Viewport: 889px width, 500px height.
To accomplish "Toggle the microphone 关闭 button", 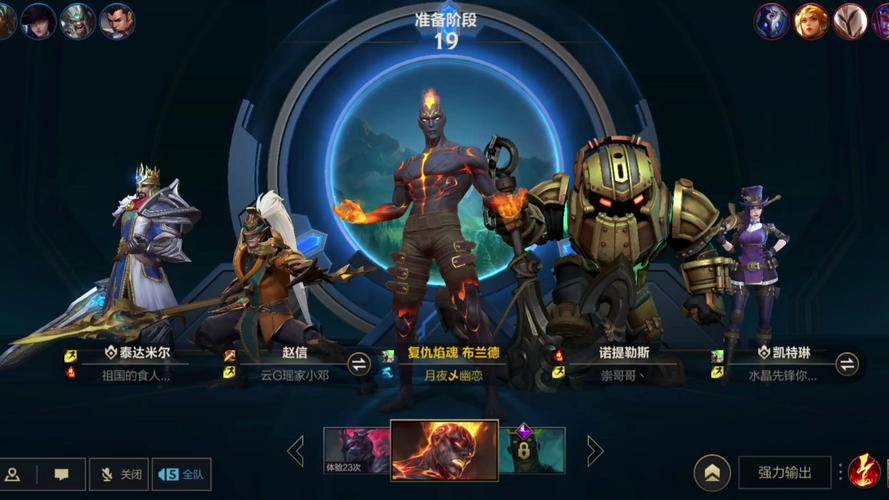I will [120, 474].
